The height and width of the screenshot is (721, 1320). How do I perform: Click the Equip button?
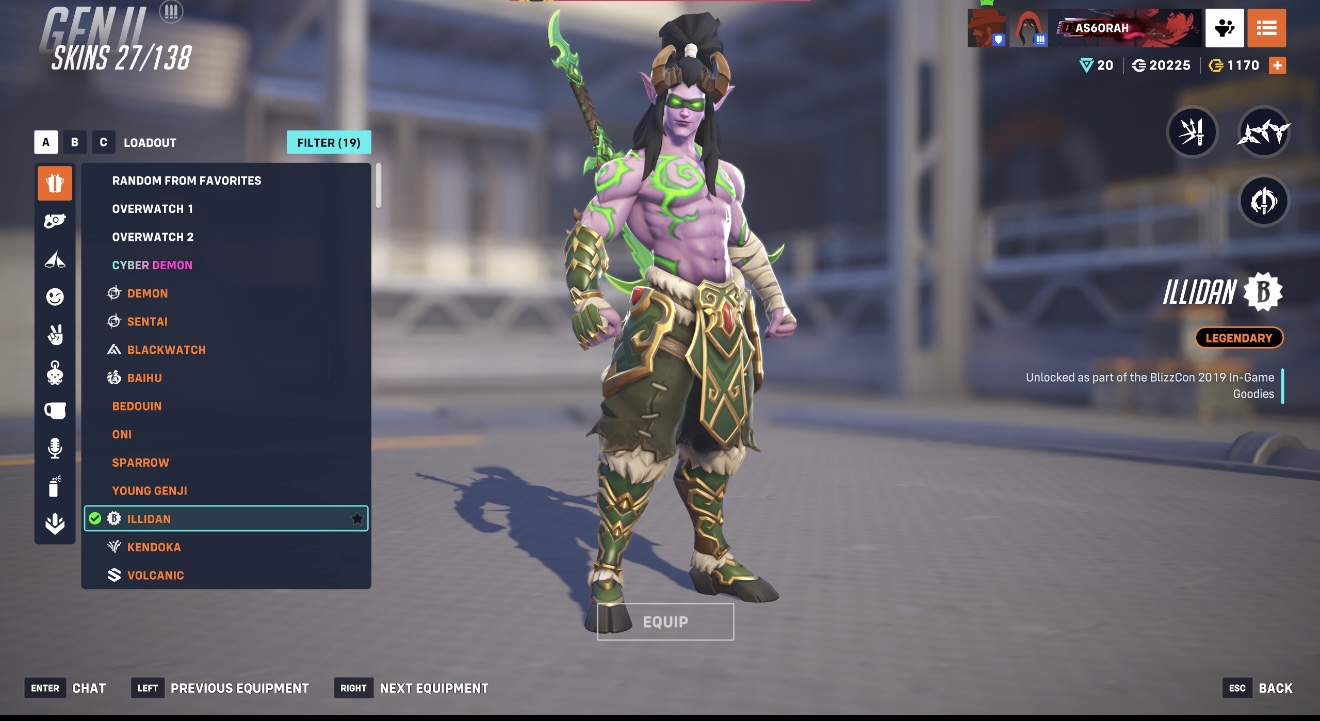point(665,622)
